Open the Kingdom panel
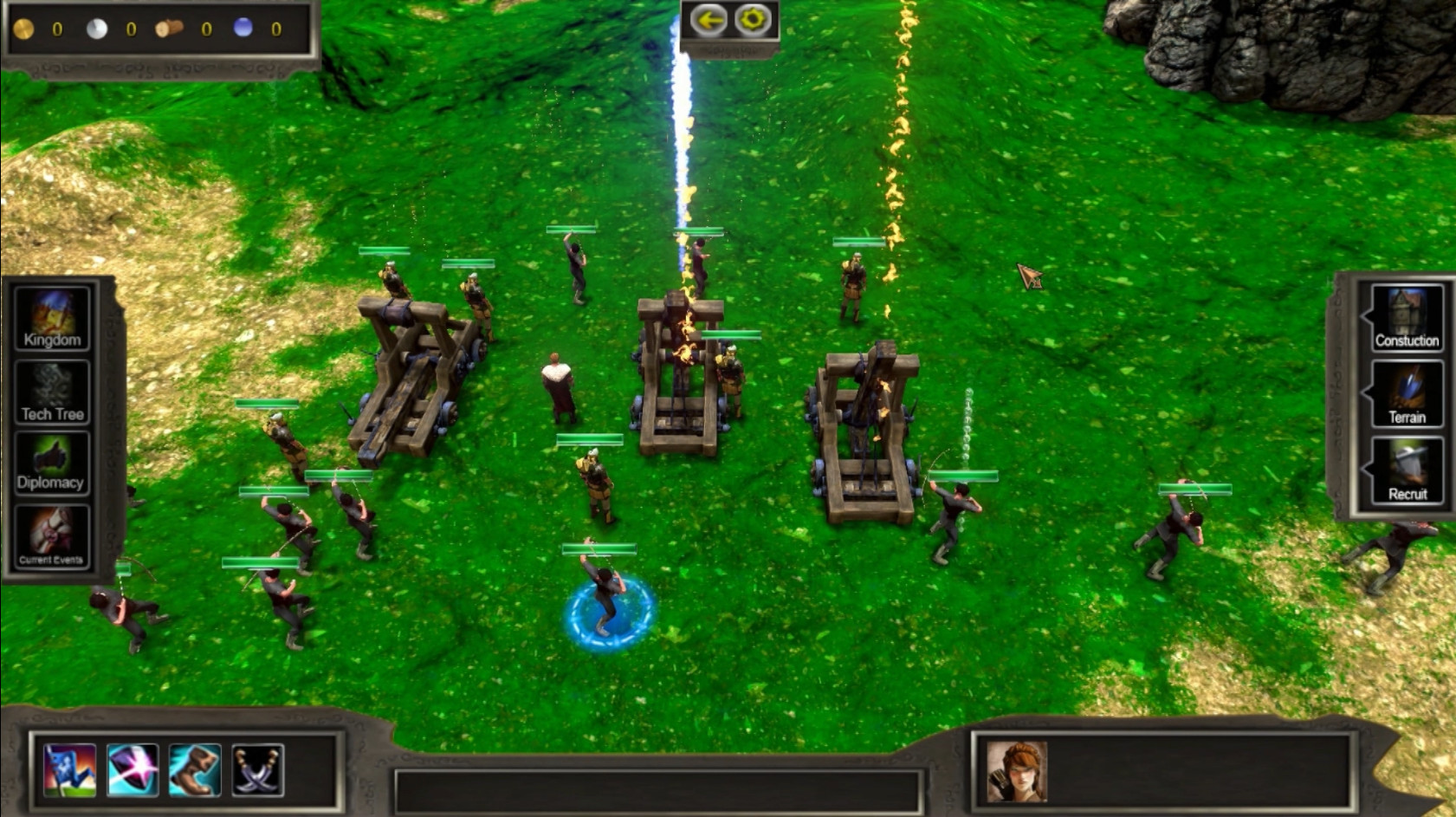Image resolution: width=1456 pixels, height=817 pixels. click(51, 321)
